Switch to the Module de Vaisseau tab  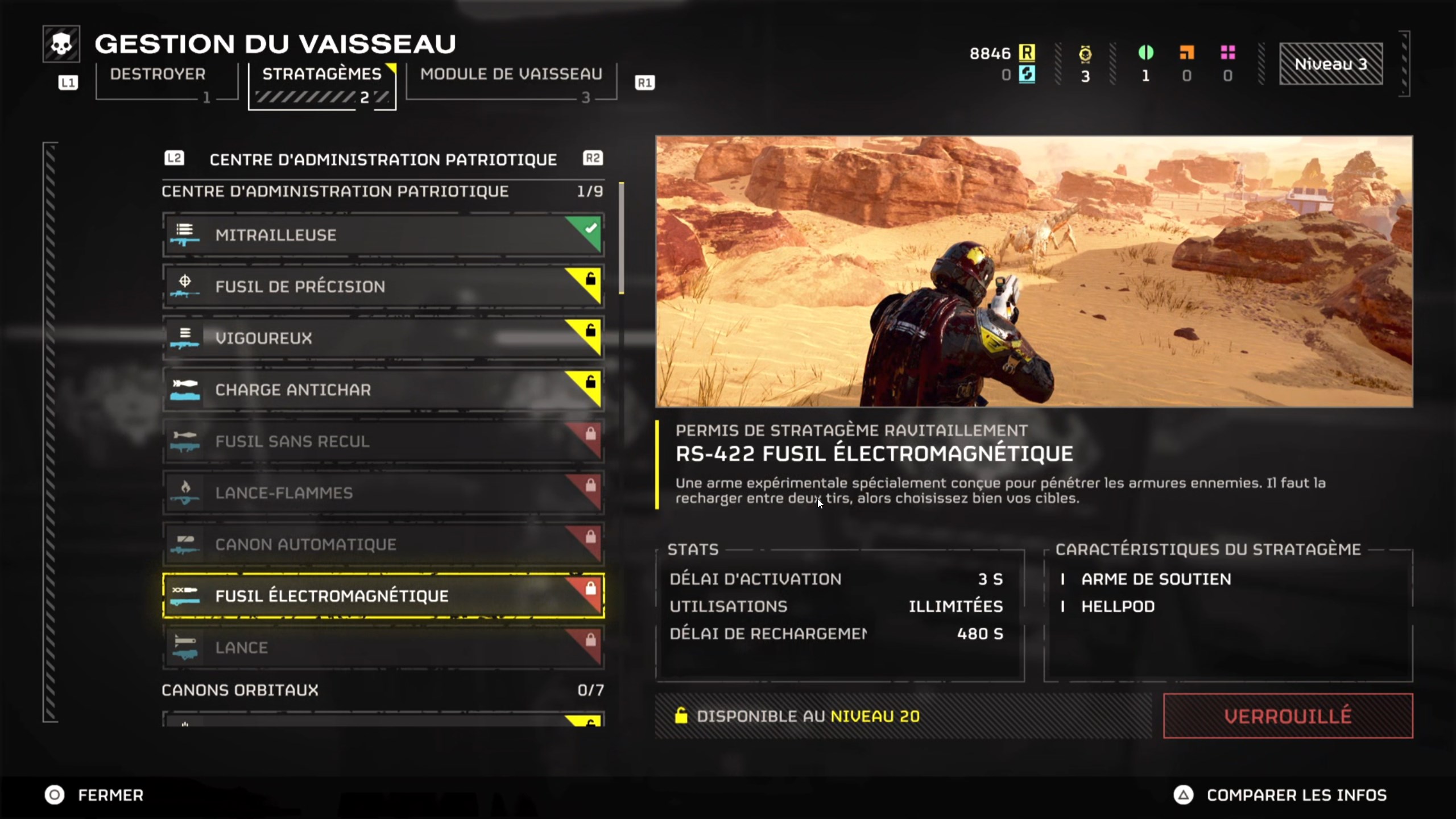tap(511, 73)
